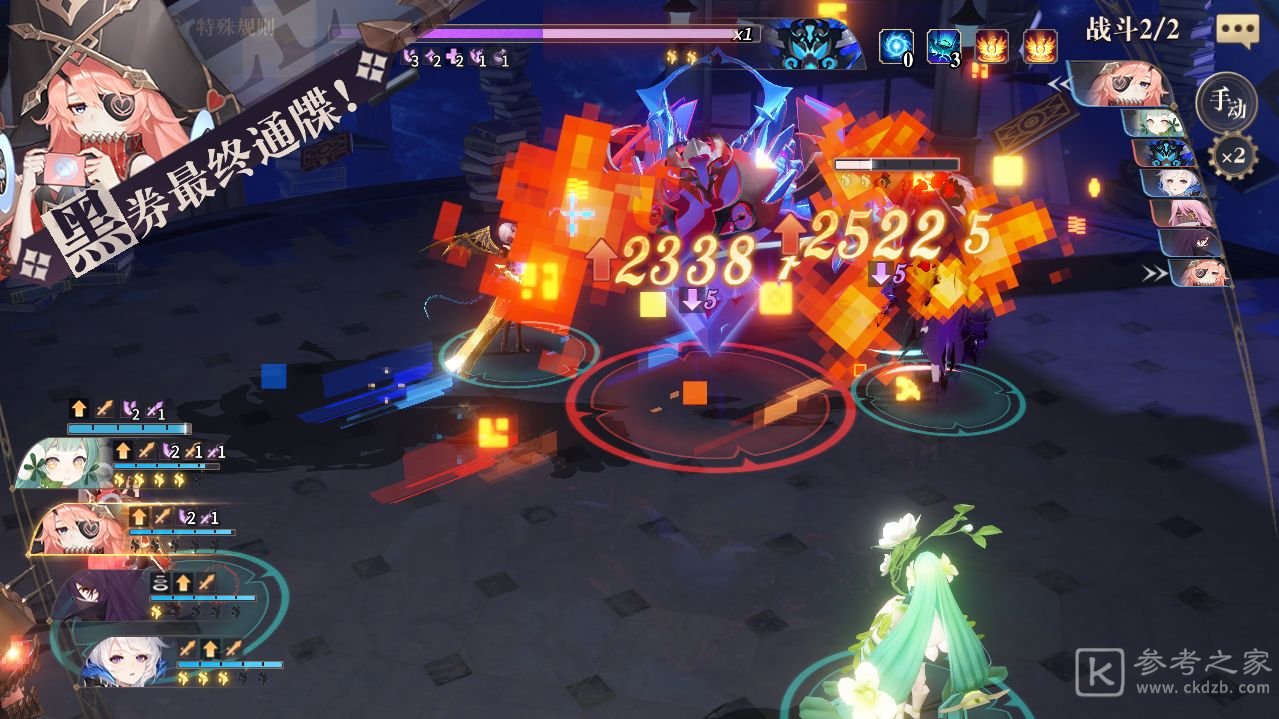Open the chat bubble menu
Viewport: 1279px width, 719px height.
[x=1236, y=30]
